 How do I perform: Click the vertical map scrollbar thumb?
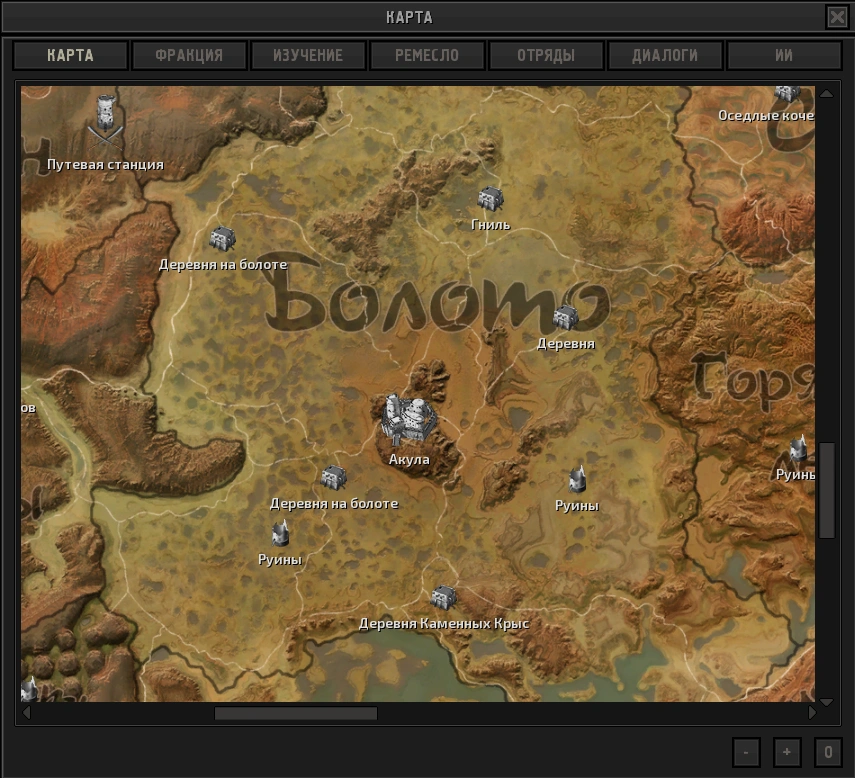[826, 490]
